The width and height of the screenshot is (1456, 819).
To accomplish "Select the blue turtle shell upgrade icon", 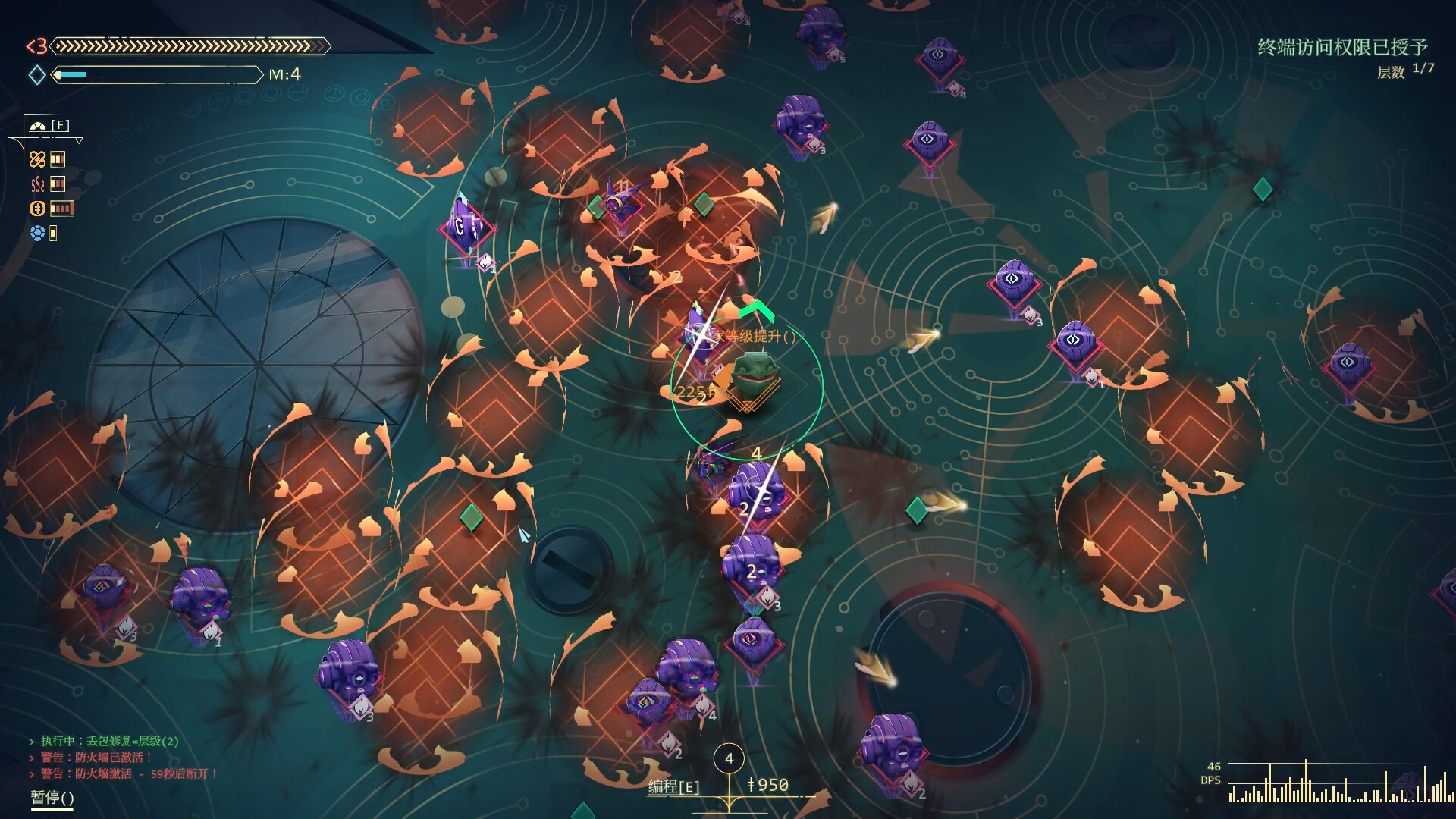I will pos(37,233).
